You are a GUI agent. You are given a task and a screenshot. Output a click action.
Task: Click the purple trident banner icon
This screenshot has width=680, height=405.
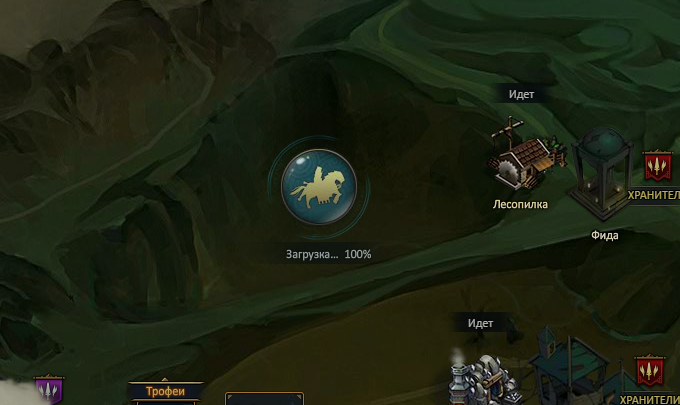(48, 390)
